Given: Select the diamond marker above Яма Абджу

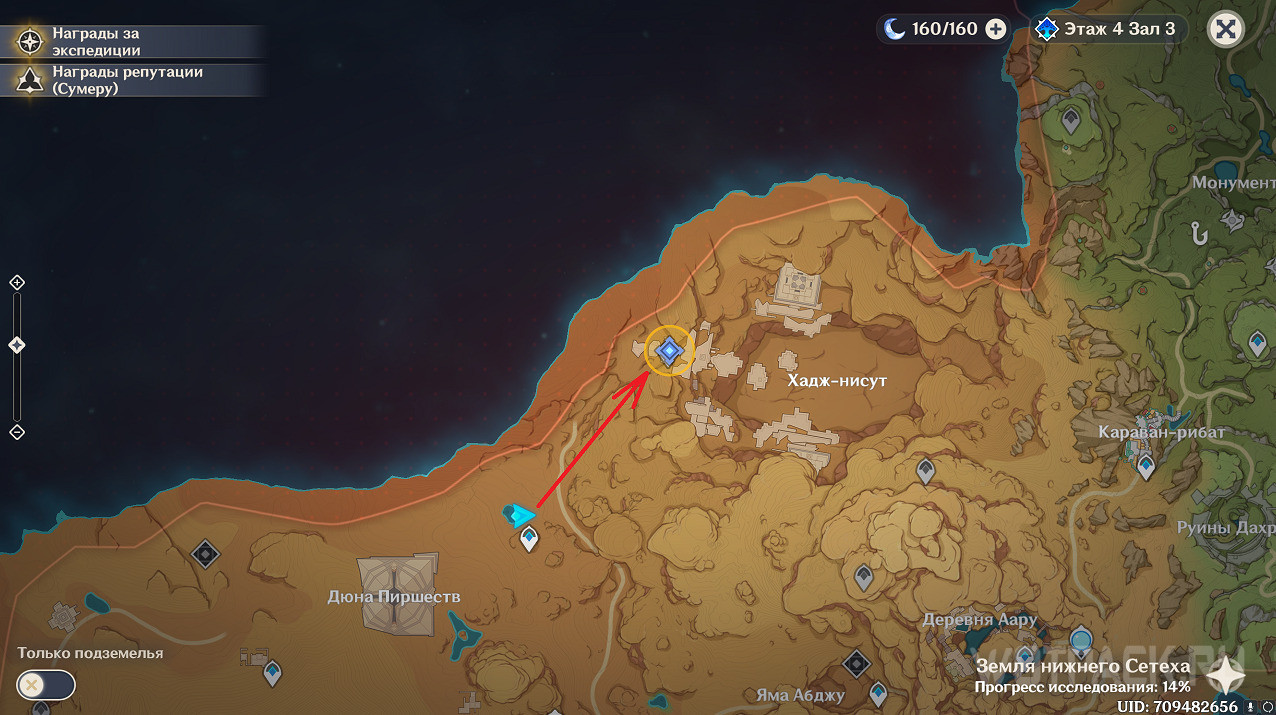Looking at the screenshot, I should 857,663.
